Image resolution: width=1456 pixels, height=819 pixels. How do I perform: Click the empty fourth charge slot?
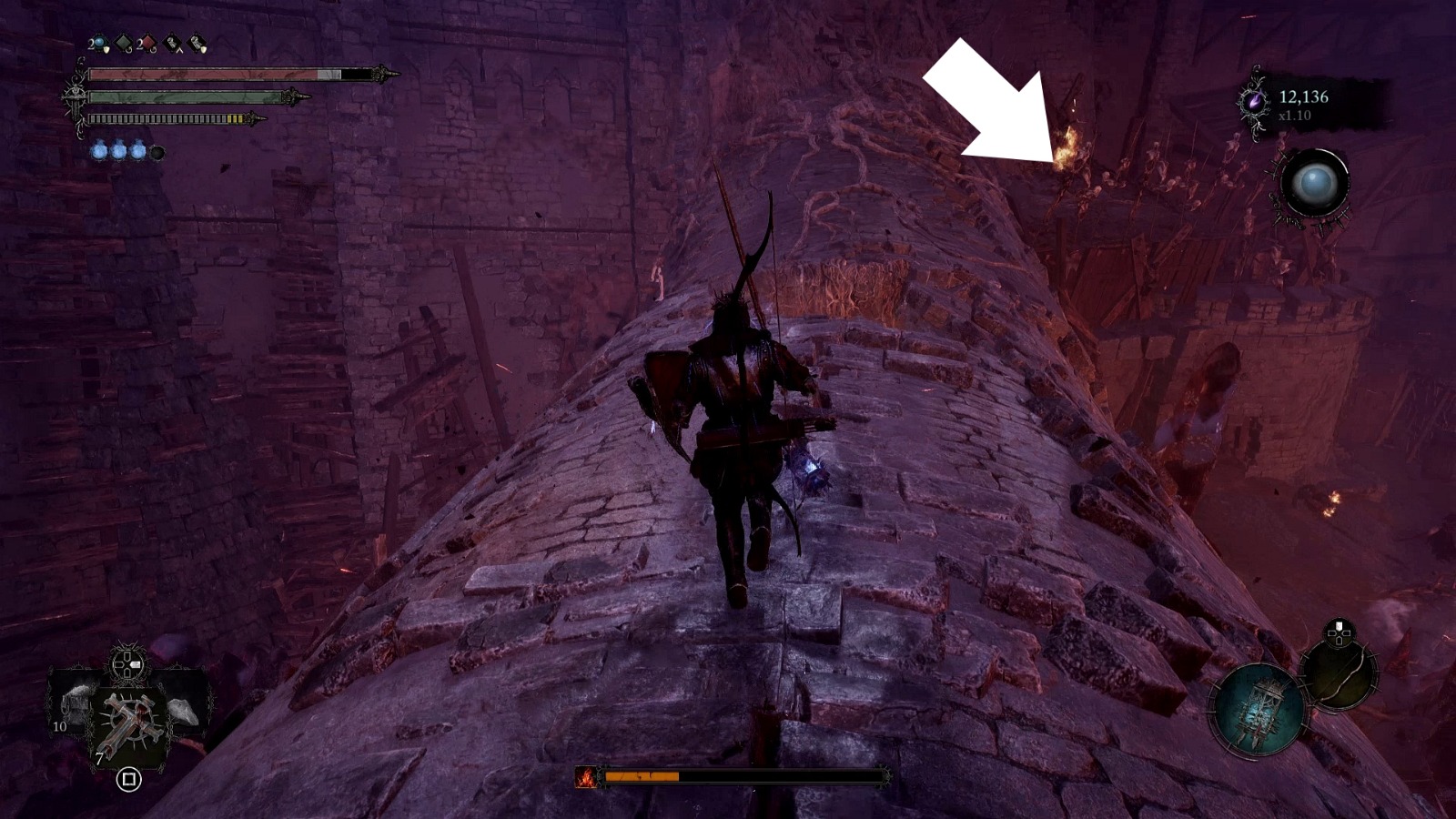click(157, 150)
